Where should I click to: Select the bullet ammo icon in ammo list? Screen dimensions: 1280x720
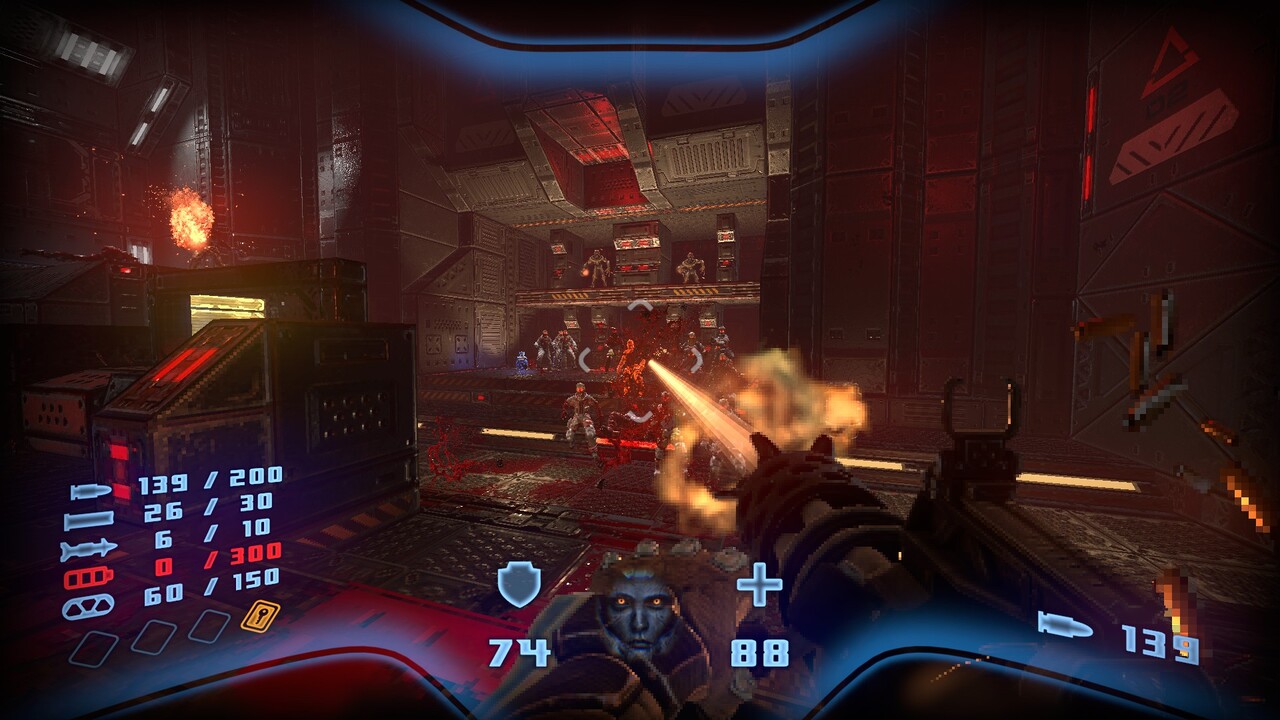91,491
